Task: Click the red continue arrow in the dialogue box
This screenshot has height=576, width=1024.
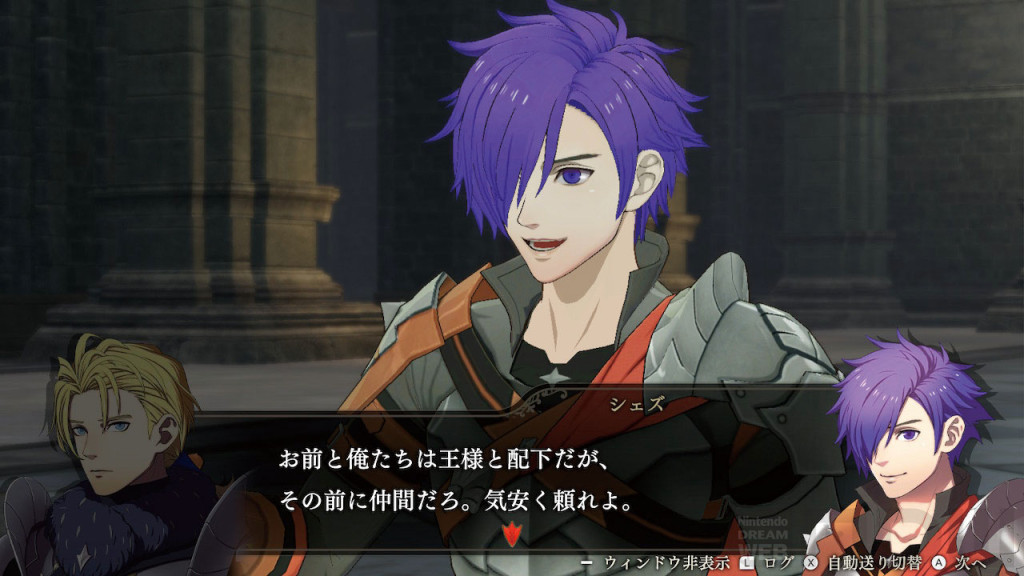Action: click(x=512, y=535)
